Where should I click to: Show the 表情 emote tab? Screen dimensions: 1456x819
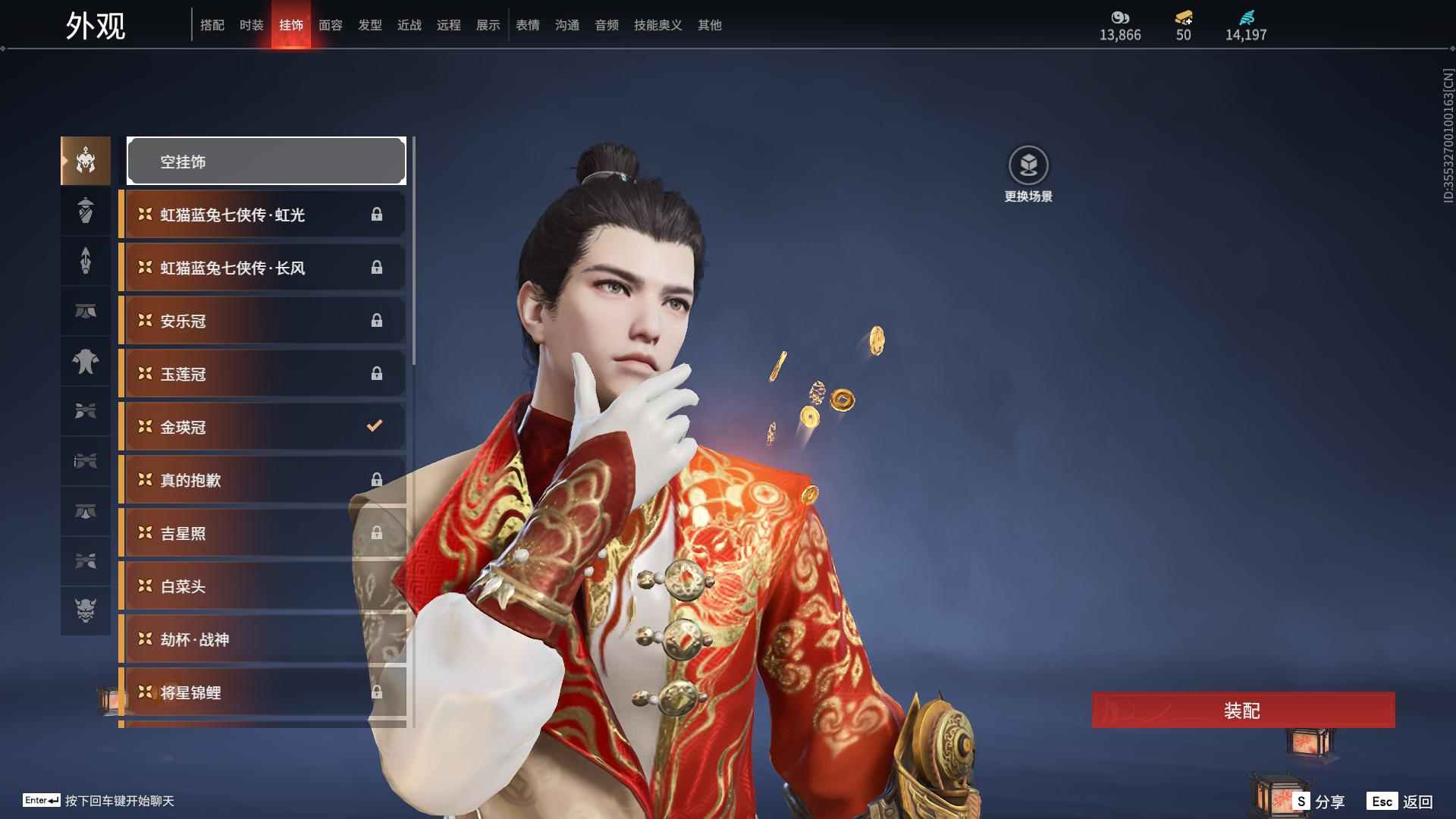[x=527, y=25]
